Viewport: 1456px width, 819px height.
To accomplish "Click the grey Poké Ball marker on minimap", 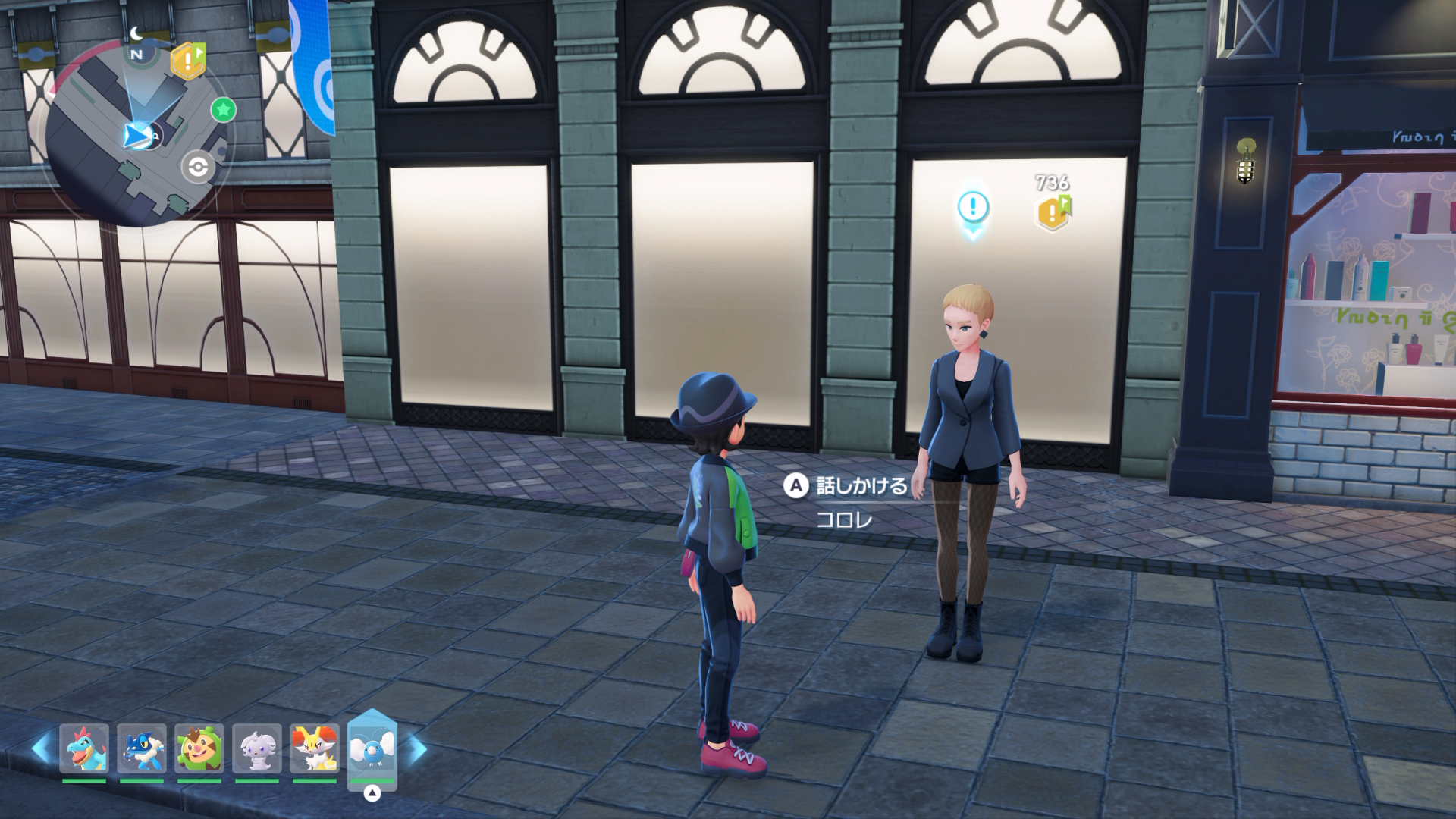I will [x=198, y=167].
